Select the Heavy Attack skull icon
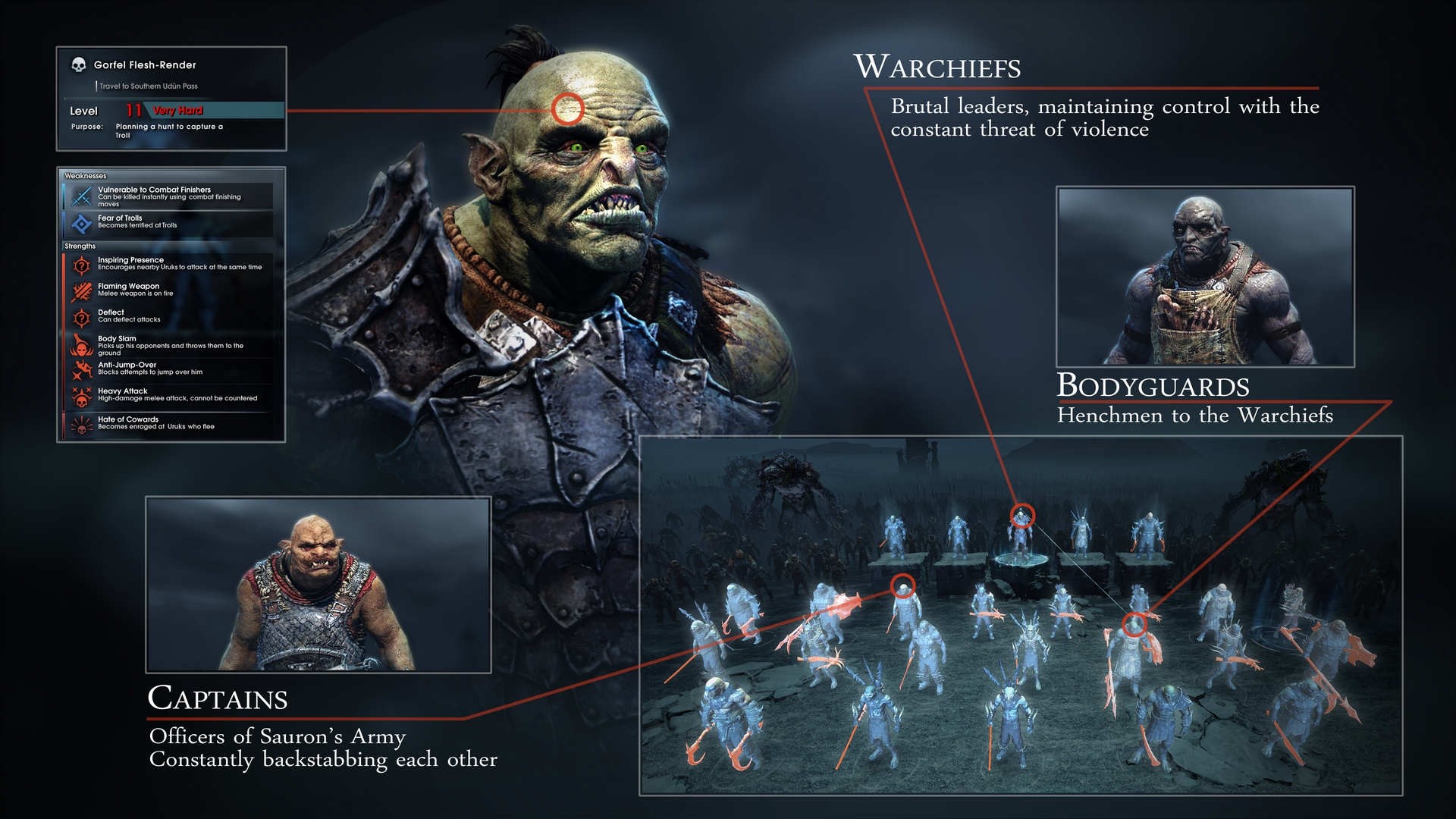Viewport: 1456px width, 819px height. coord(83,397)
